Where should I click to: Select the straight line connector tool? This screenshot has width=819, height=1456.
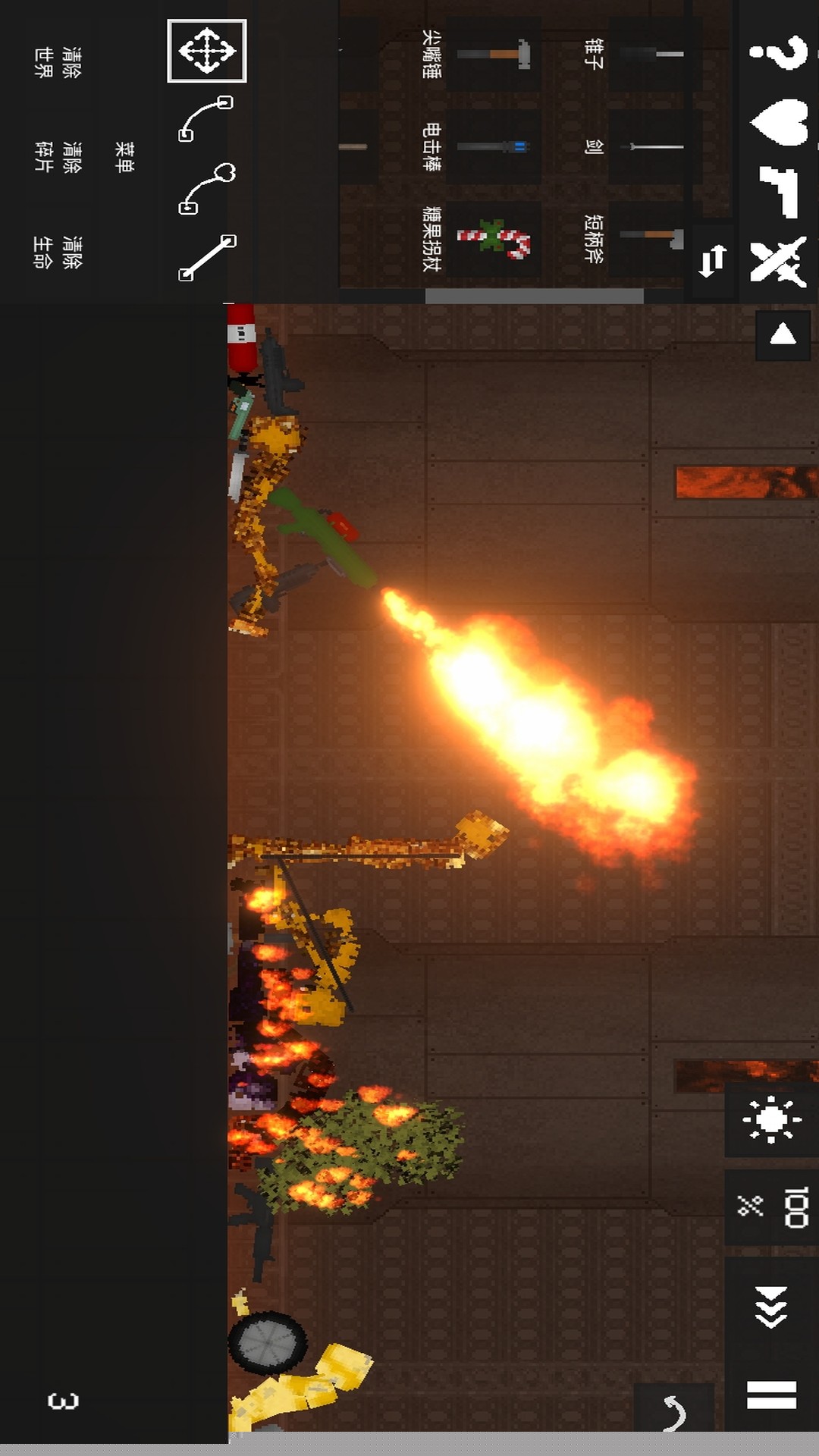click(x=206, y=258)
